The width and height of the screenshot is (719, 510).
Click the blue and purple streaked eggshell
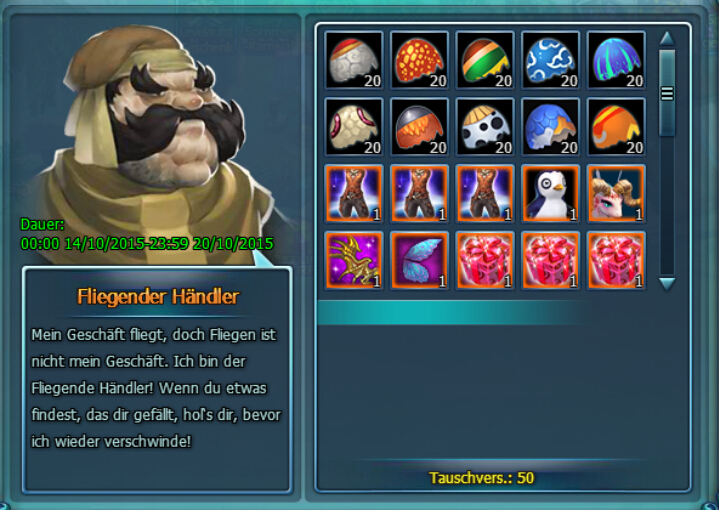pyautogui.click(x=616, y=60)
